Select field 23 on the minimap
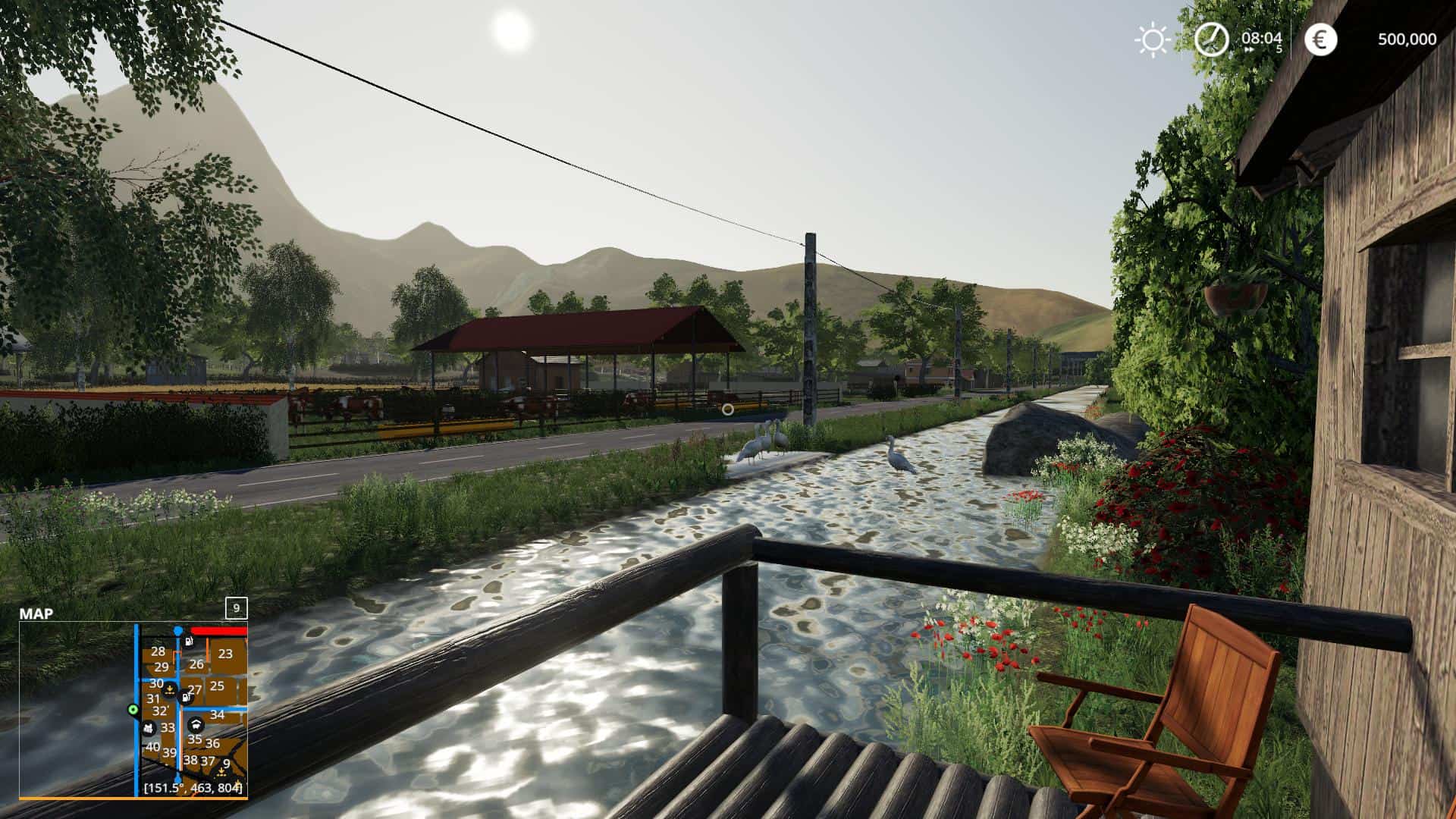Screen dimensions: 1456x819 pyautogui.click(x=225, y=654)
